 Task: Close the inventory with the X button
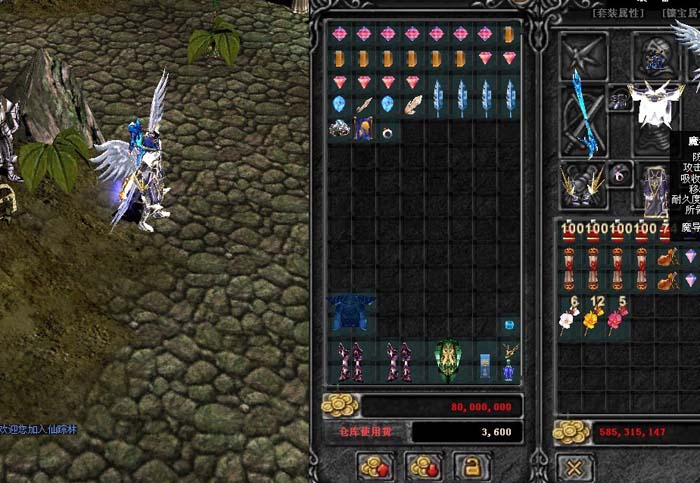tap(574, 467)
